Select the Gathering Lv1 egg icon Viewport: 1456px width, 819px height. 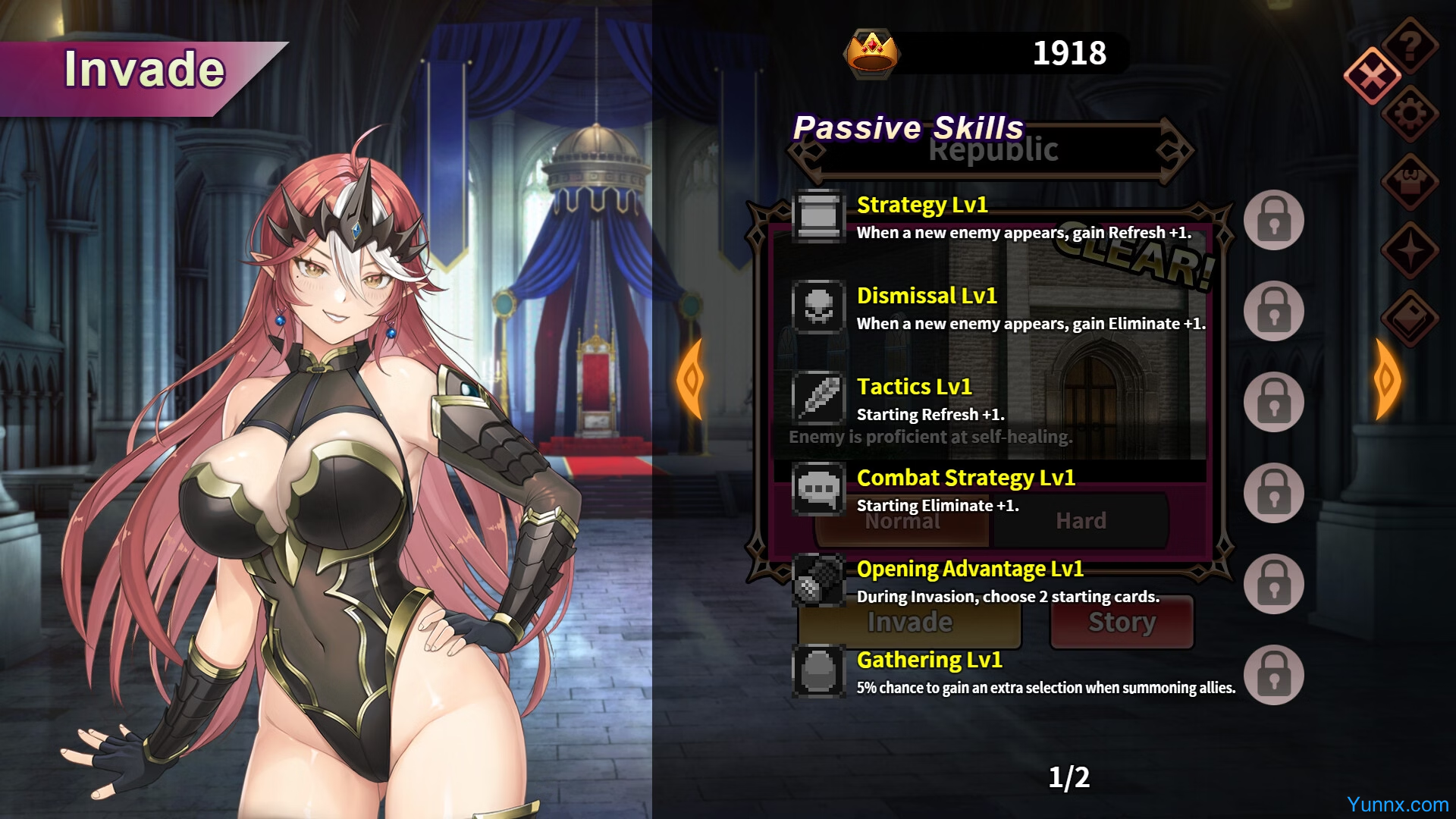click(x=818, y=671)
